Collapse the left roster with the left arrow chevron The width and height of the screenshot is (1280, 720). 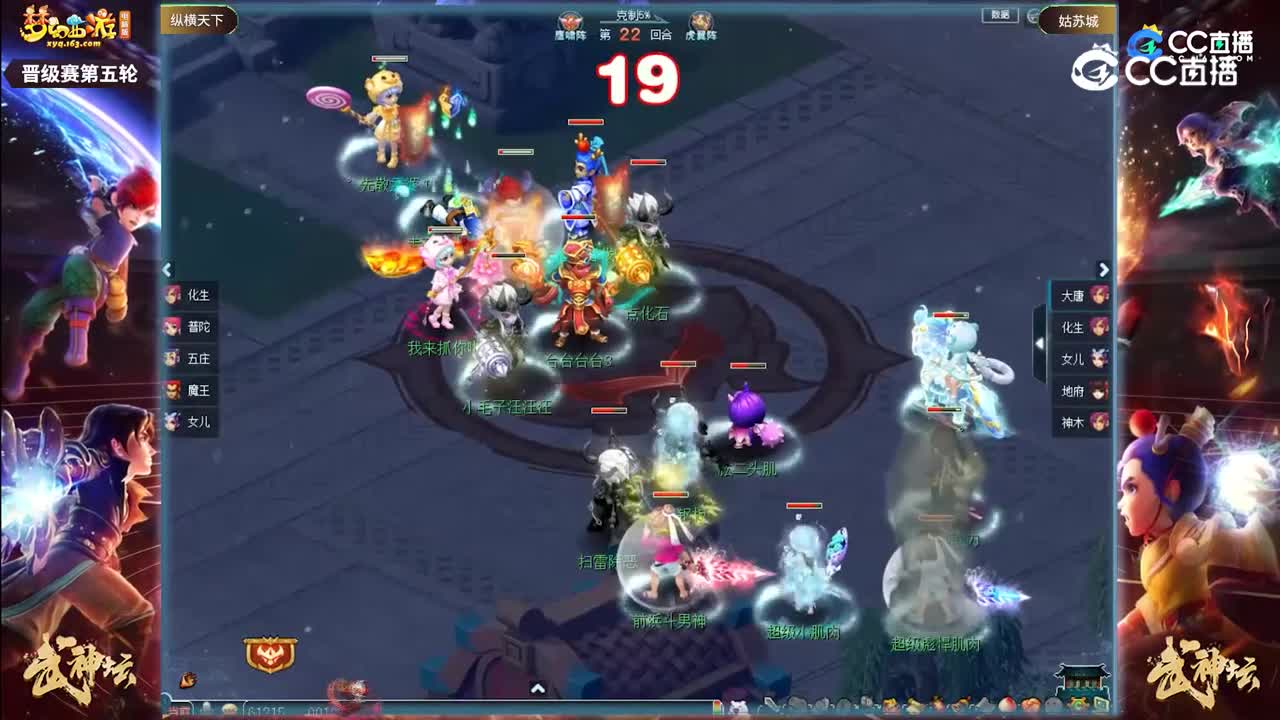coord(166,270)
